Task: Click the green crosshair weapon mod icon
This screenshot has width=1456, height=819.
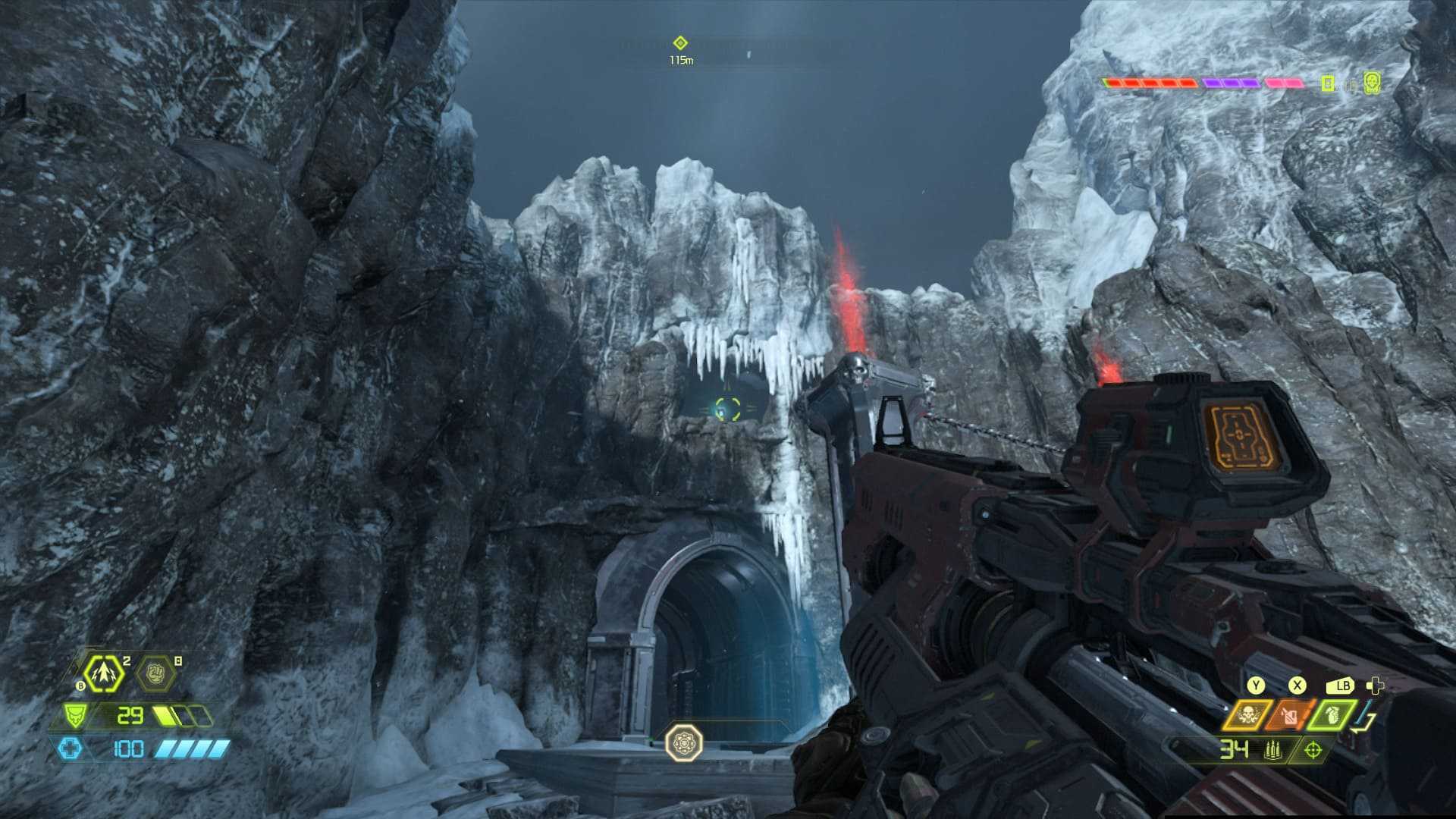Action: pos(1313,750)
